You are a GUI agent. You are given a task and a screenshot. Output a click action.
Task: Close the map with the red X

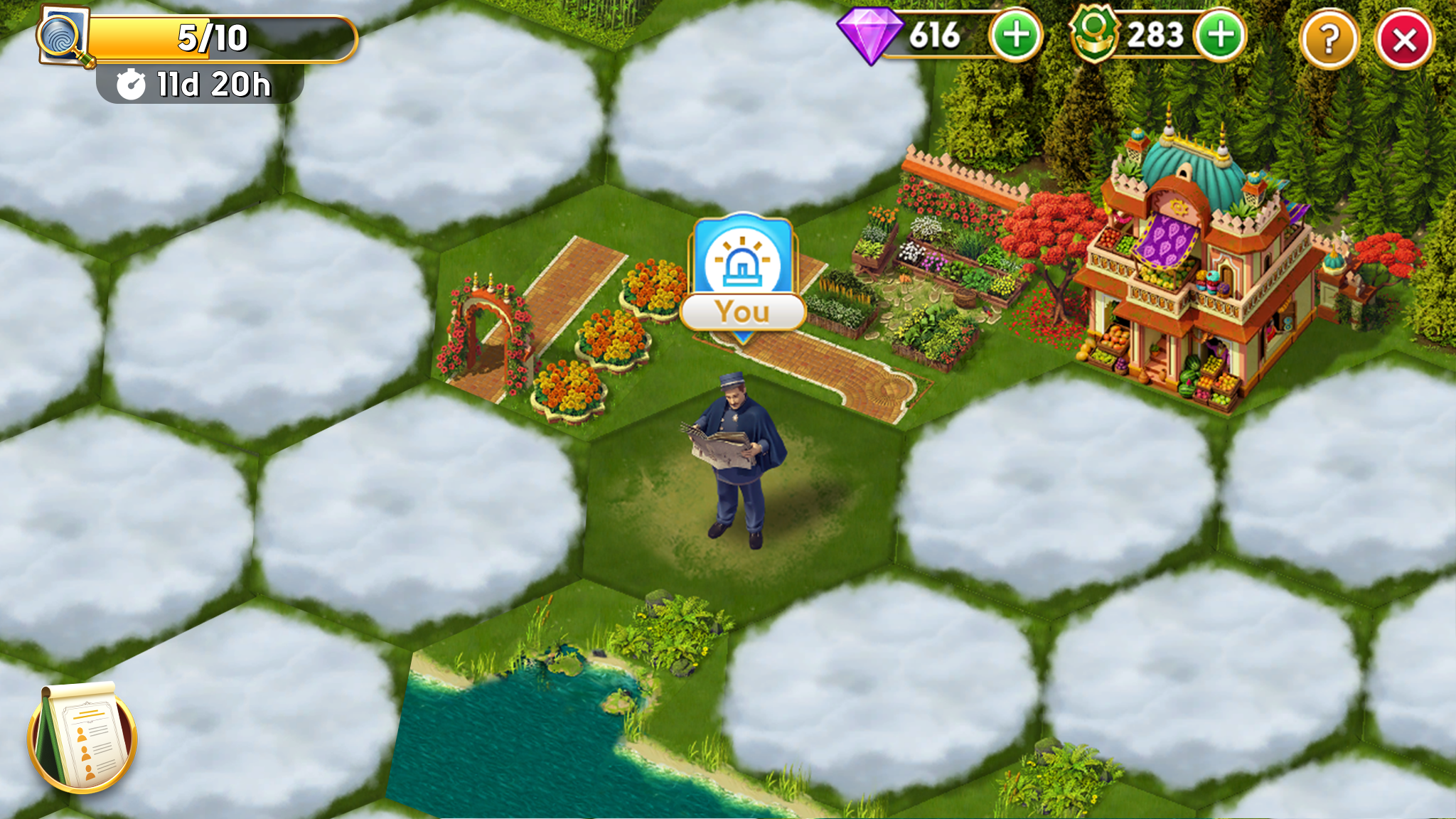coord(1404,40)
